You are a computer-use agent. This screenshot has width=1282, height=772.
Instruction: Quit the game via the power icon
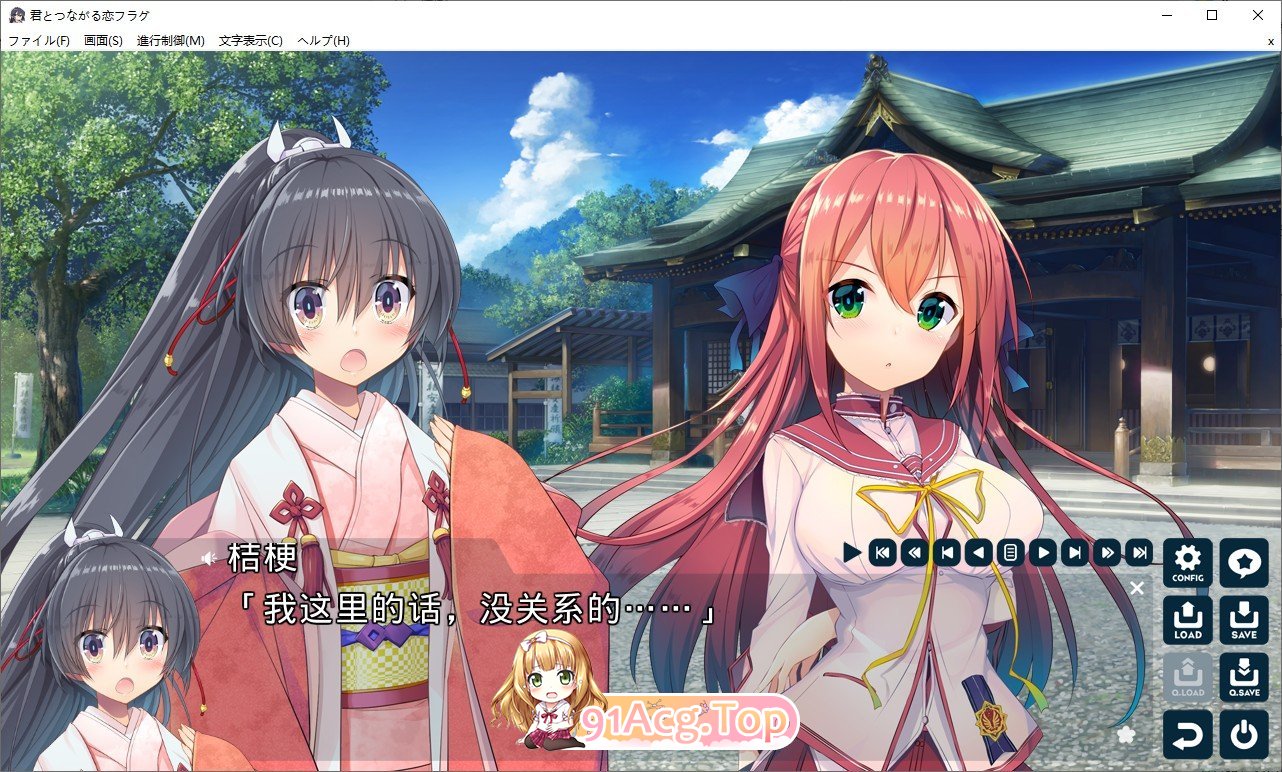tap(1243, 733)
